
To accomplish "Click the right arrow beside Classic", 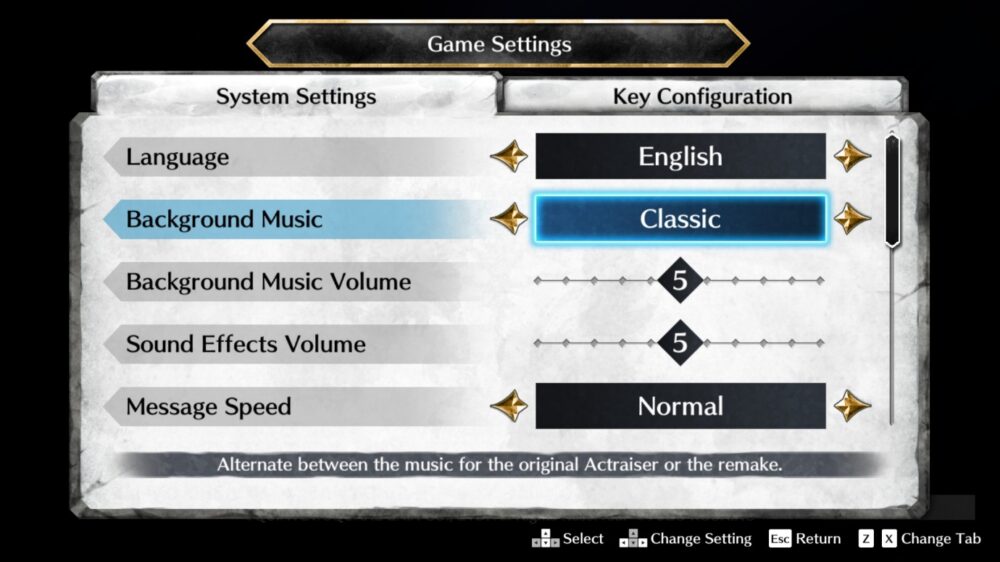I will point(852,219).
